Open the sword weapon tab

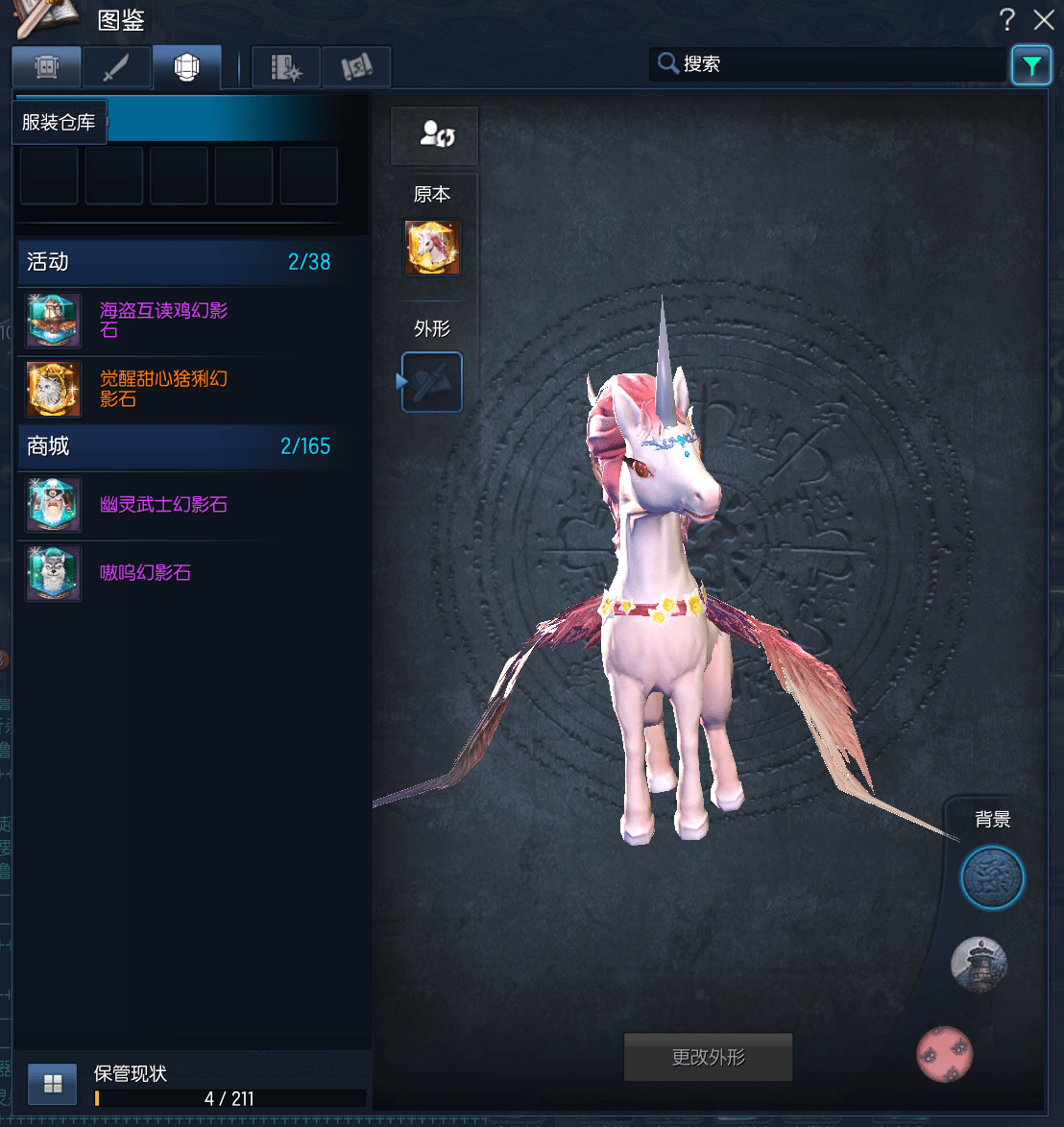coord(116,67)
